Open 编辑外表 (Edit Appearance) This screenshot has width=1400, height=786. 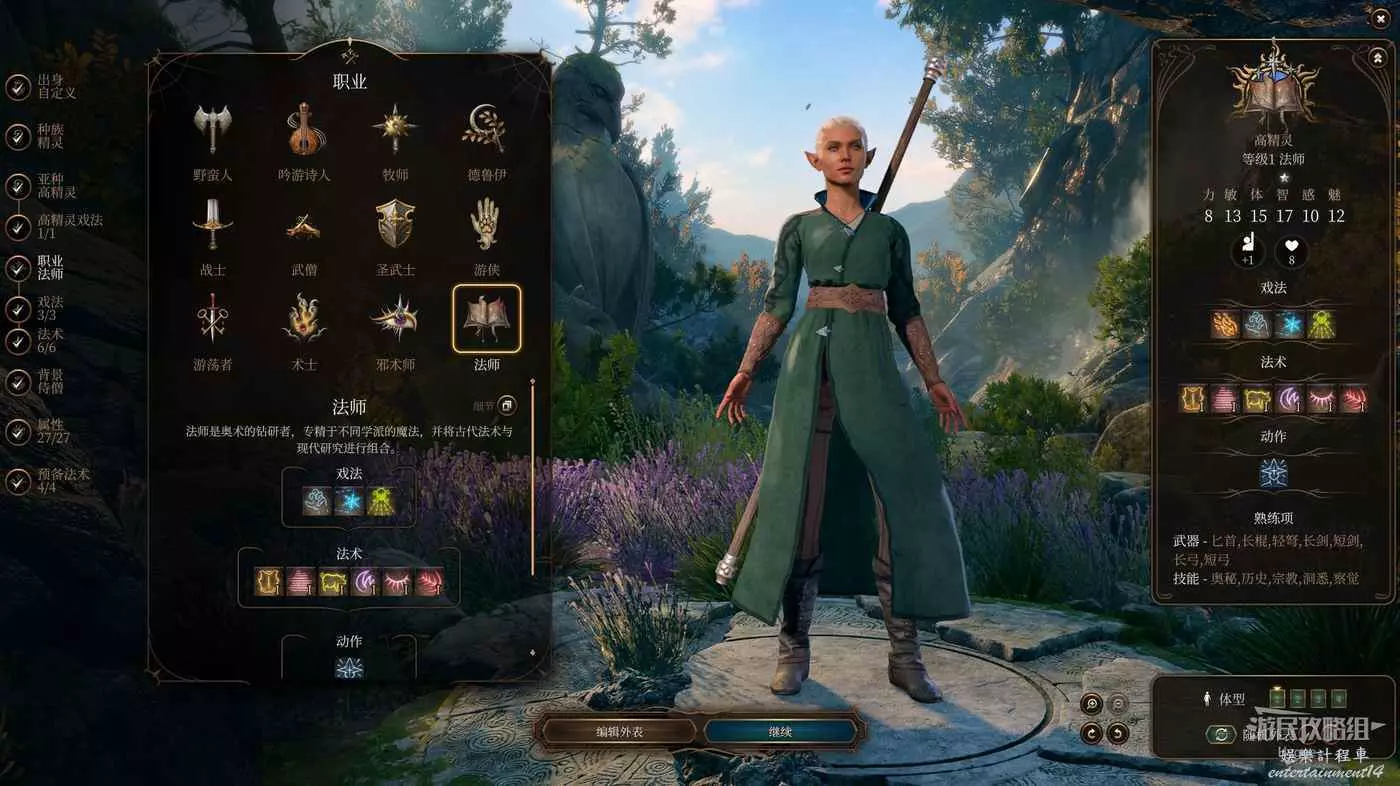pyautogui.click(x=620, y=732)
